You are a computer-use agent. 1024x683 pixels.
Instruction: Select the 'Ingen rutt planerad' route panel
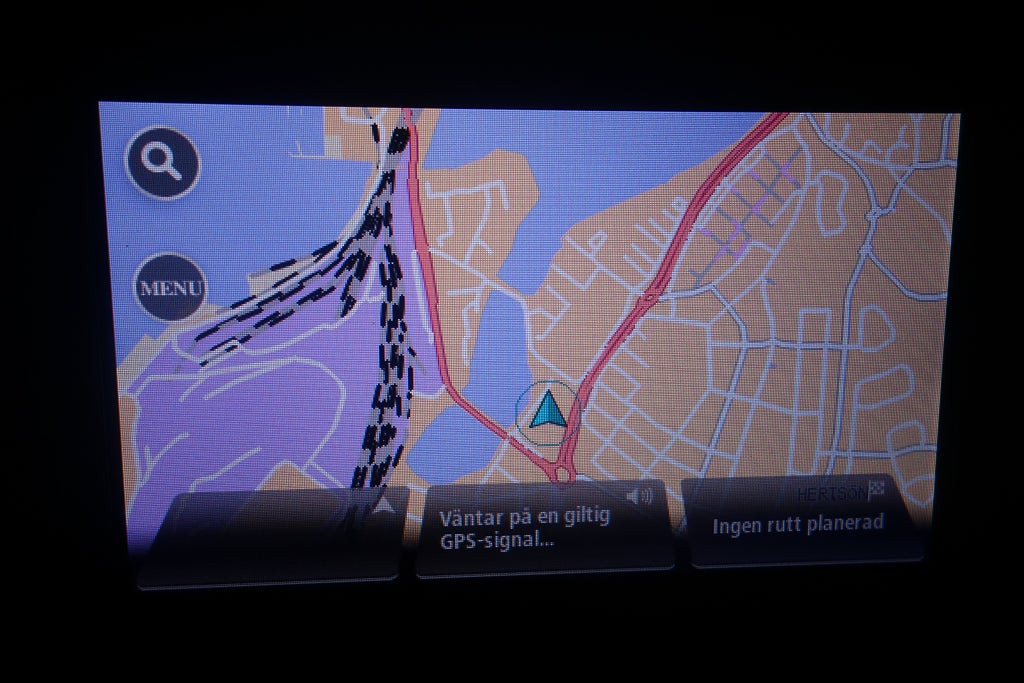[799, 524]
